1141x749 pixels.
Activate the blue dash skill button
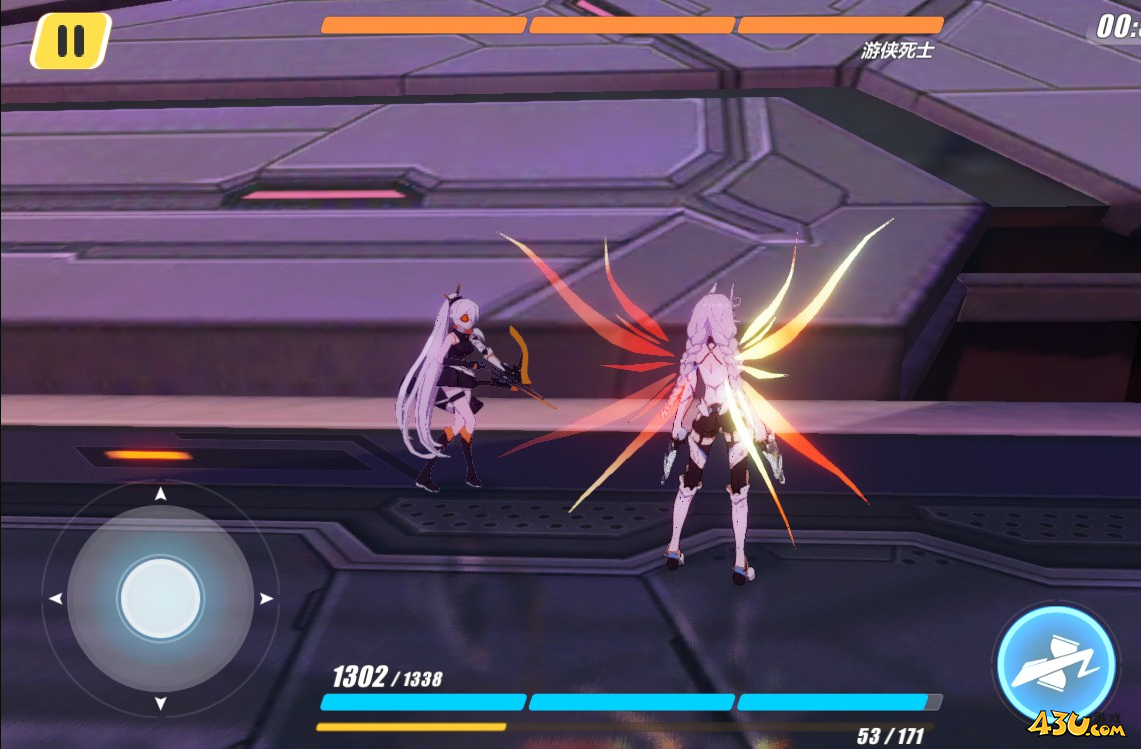(1056, 663)
